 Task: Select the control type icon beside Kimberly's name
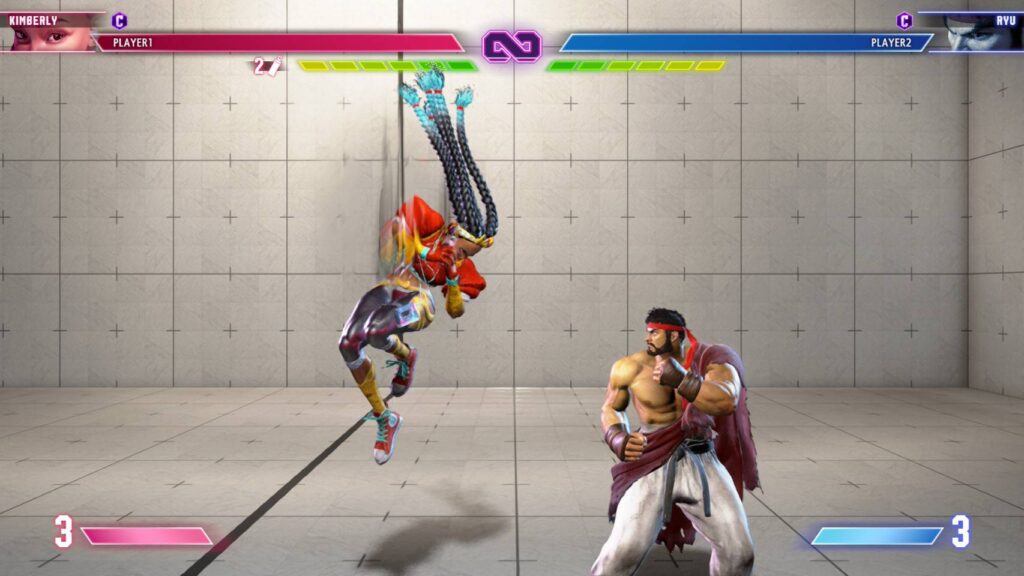click(120, 20)
